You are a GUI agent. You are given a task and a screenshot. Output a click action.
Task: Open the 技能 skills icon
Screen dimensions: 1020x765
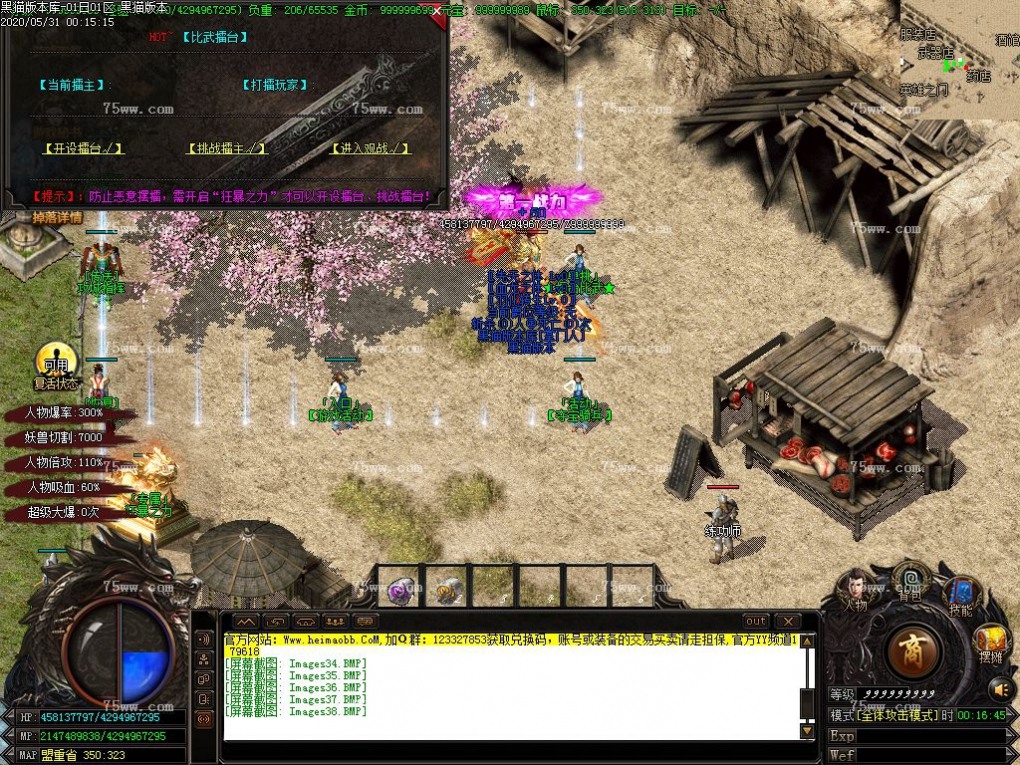960,594
